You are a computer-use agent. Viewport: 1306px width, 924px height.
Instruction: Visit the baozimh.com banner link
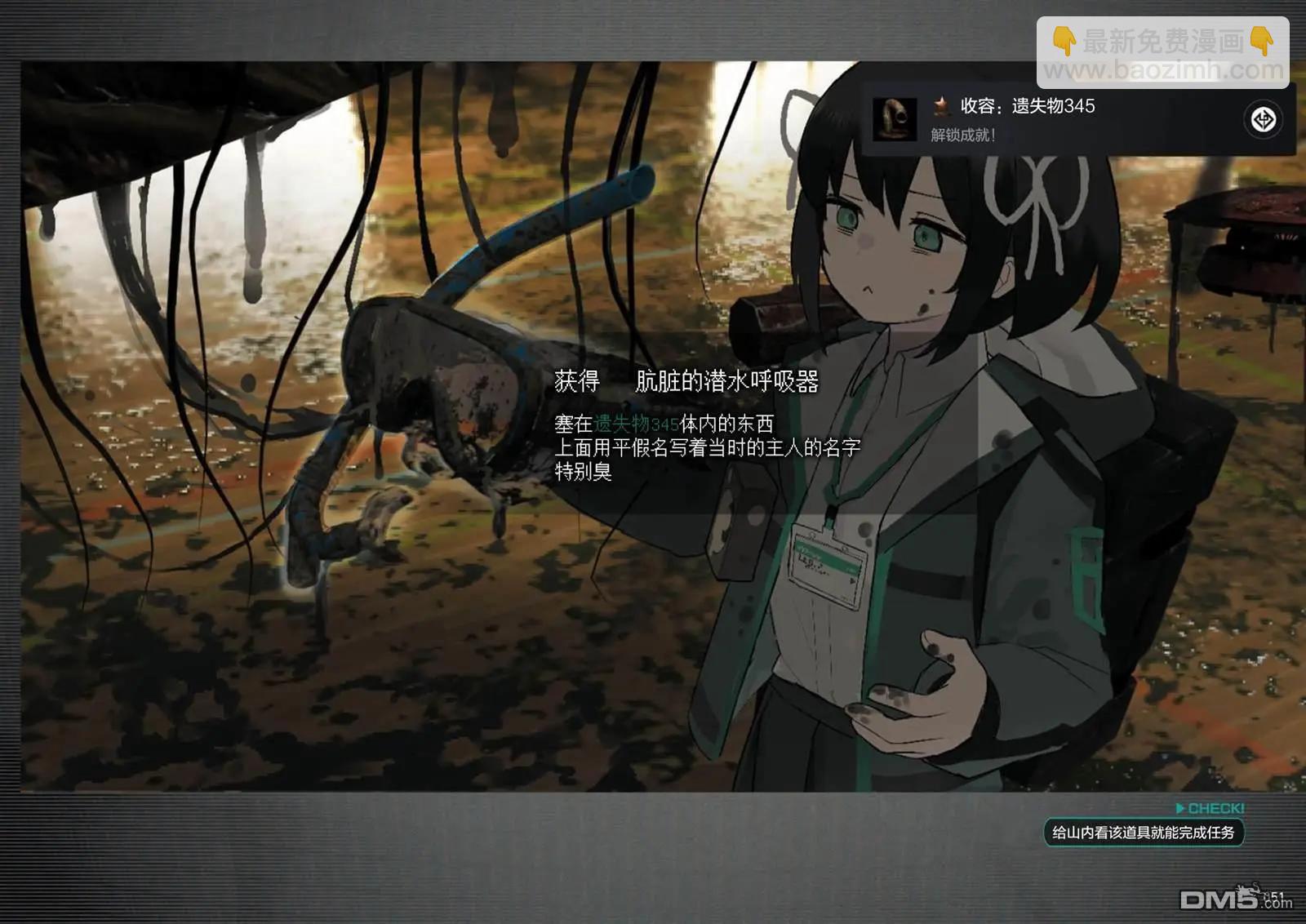1162,54
